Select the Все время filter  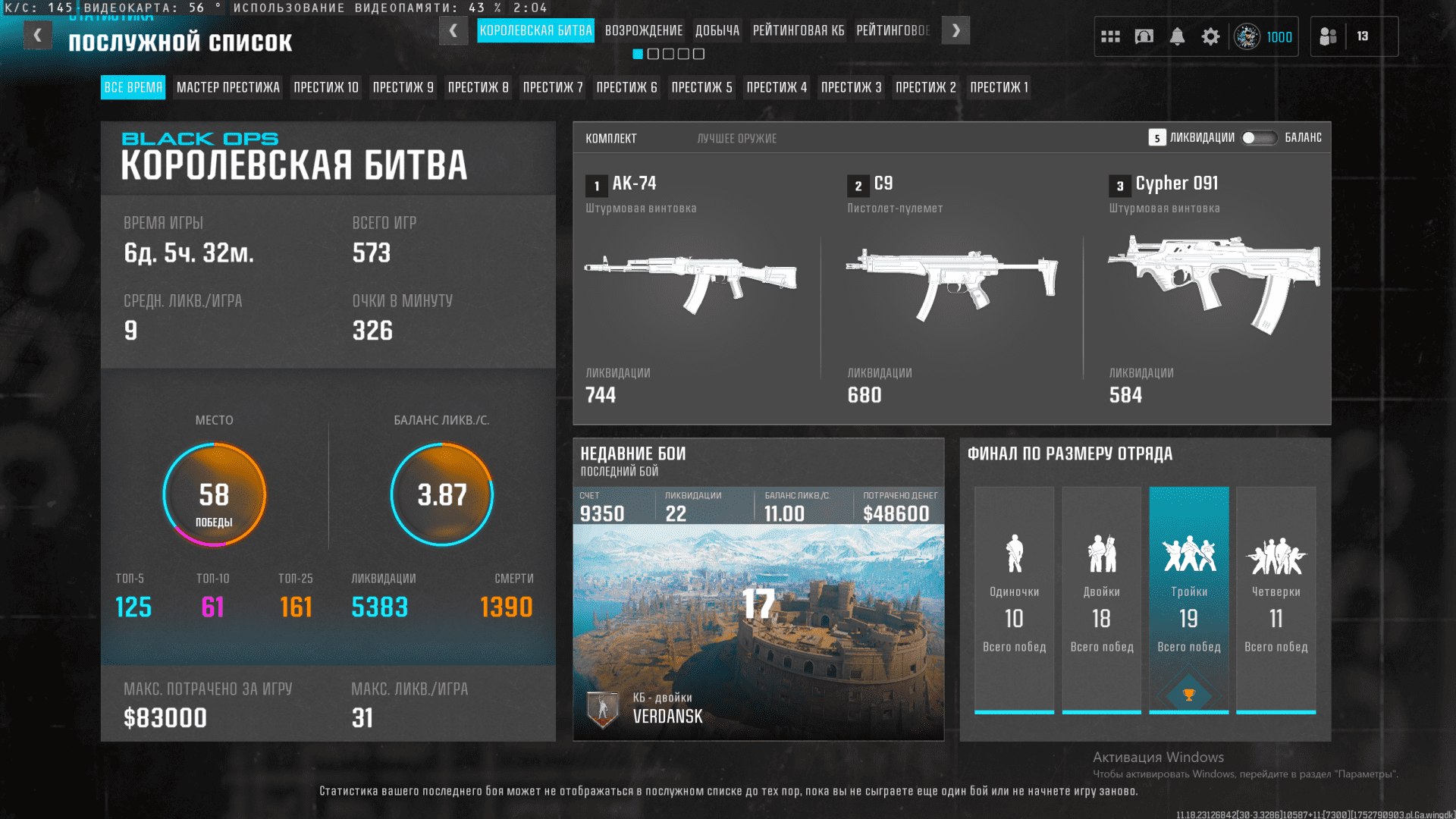coord(133,87)
